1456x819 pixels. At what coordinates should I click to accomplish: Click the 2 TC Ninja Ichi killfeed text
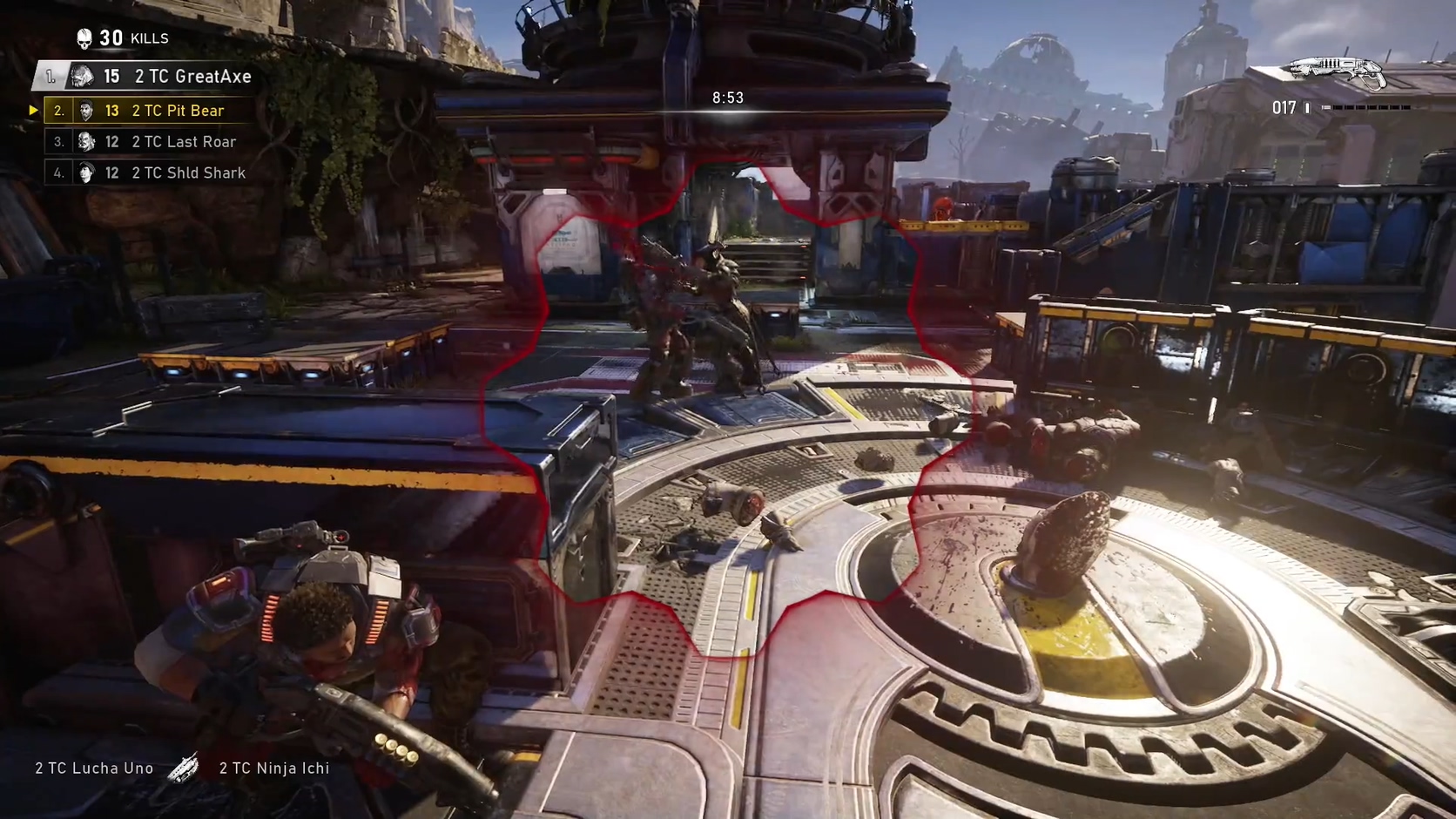(x=272, y=768)
